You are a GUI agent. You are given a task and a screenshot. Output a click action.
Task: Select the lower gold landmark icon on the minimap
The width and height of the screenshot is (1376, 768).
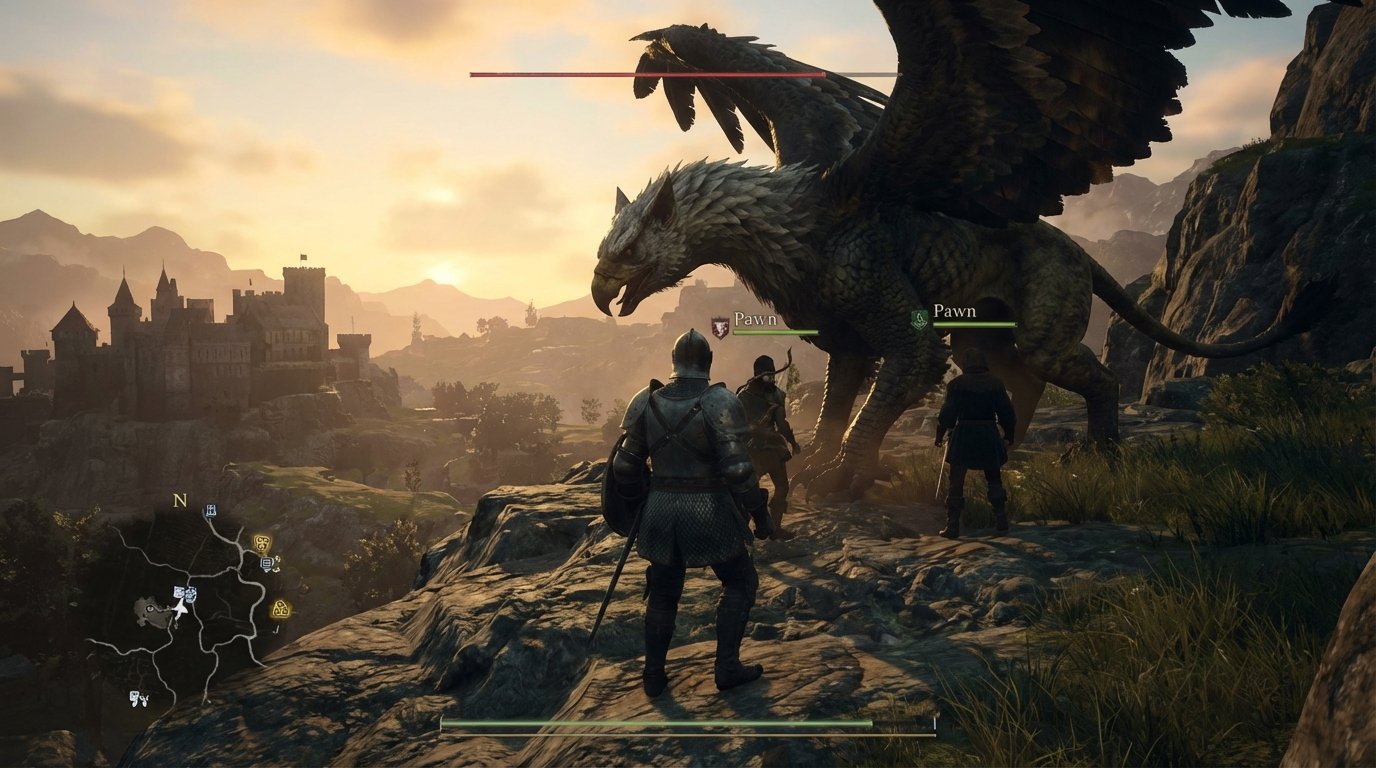tap(280, 610)
